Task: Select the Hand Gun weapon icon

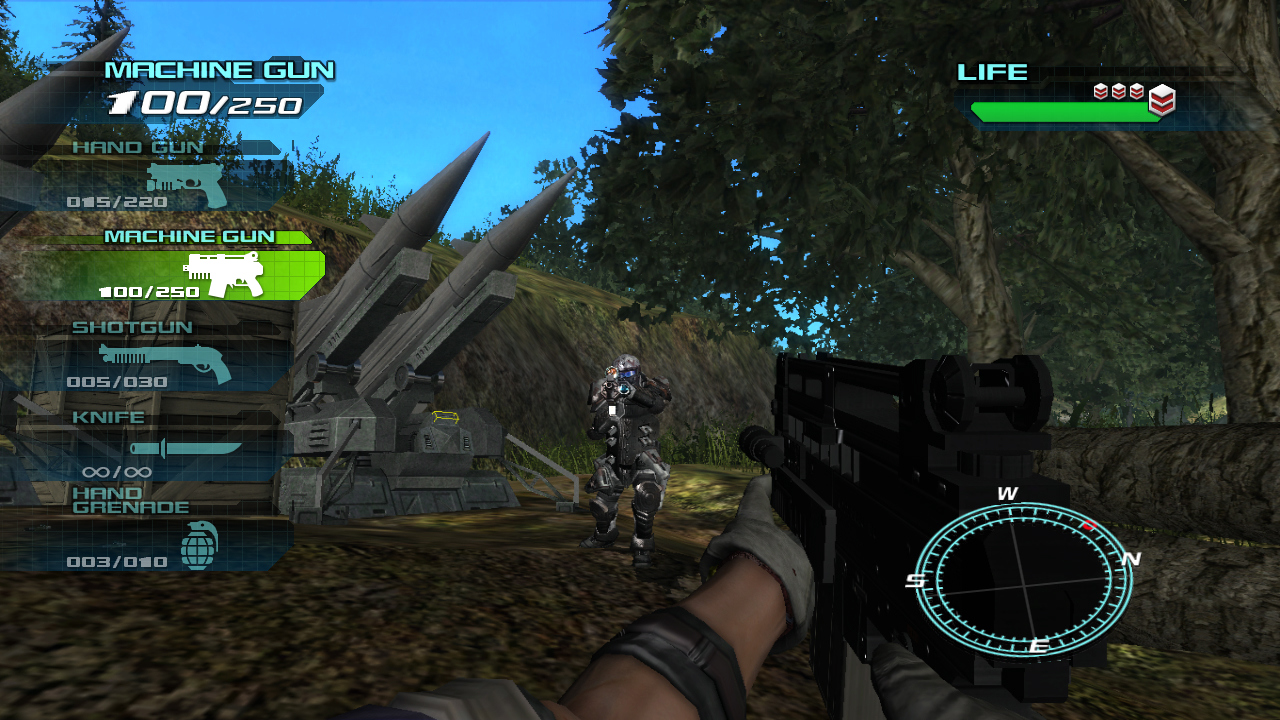Action: (x=185, y=185)
